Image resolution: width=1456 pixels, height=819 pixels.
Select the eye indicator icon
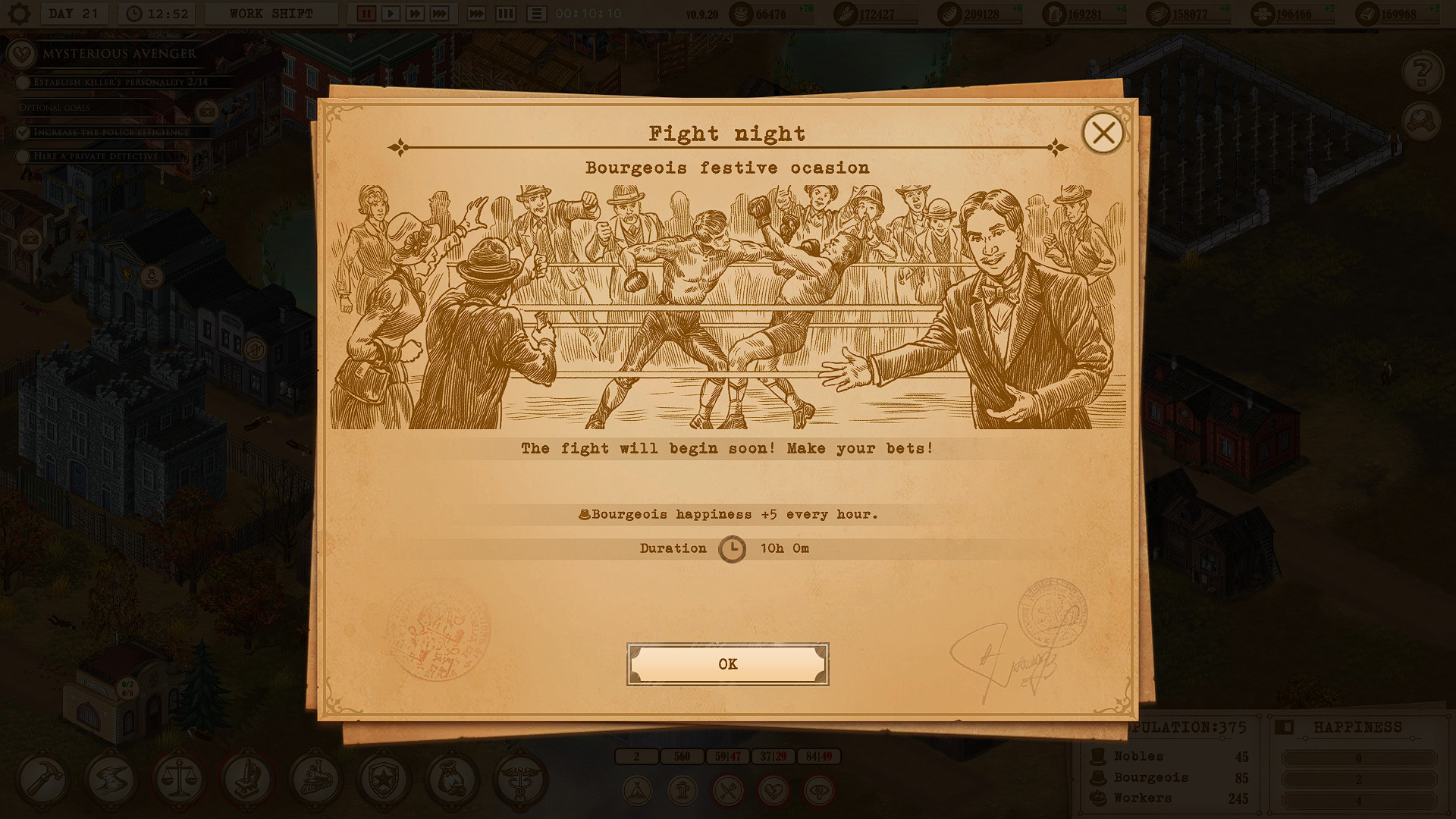click(x=819, y=792)
